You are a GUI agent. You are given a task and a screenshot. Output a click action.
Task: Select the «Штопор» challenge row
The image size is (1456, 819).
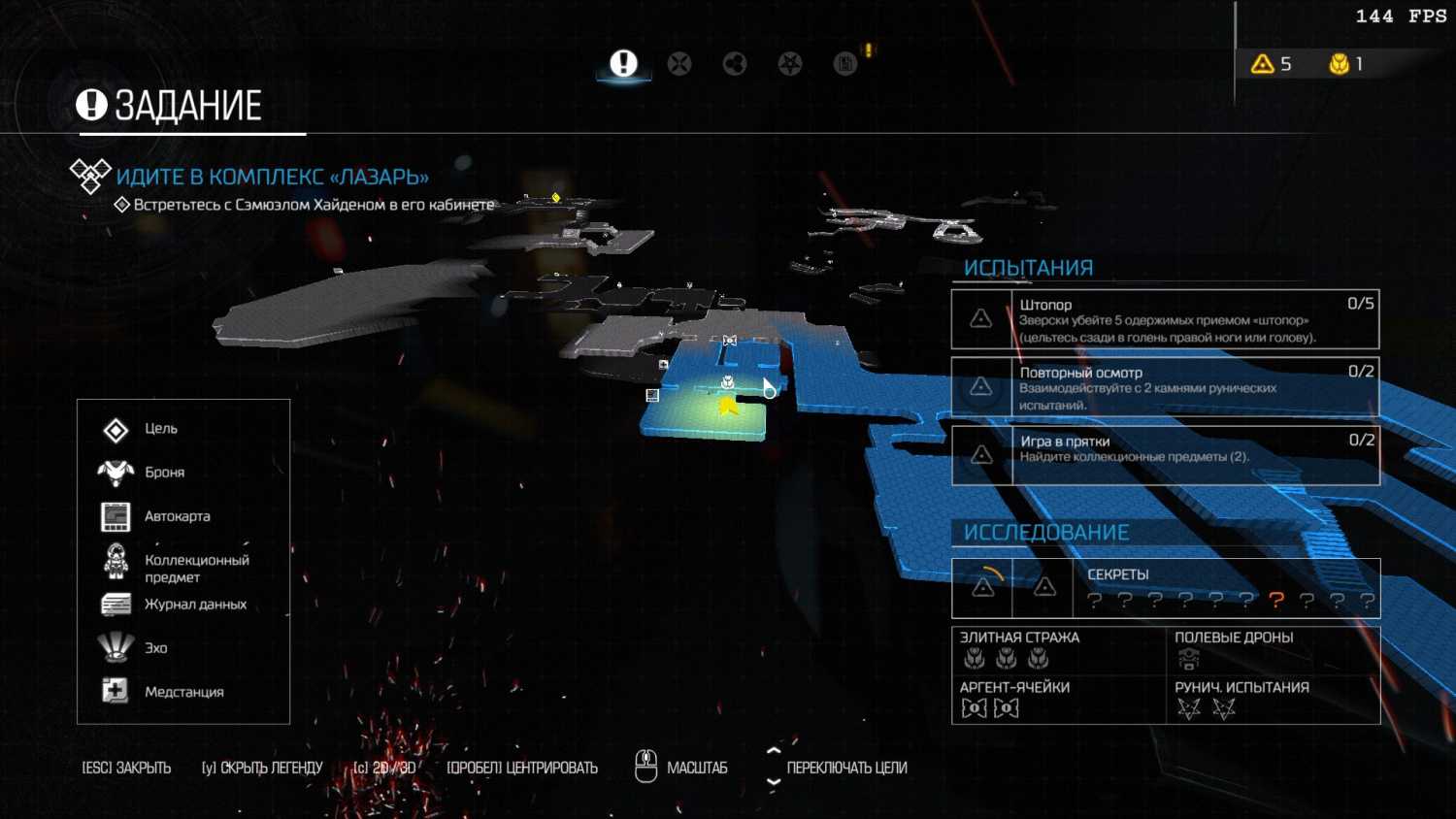coord(1165,319)
